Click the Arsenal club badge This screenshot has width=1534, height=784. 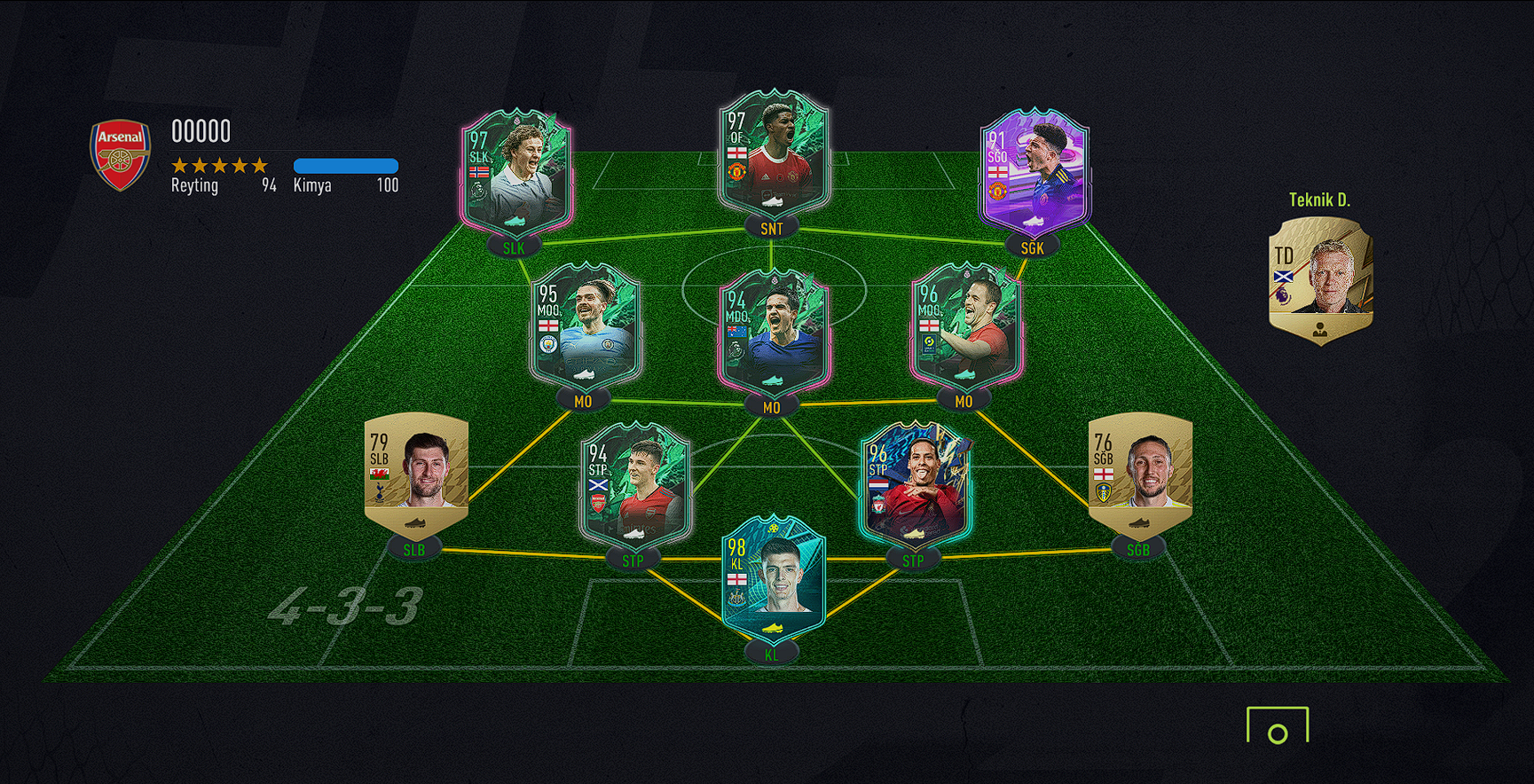(121, 155)
